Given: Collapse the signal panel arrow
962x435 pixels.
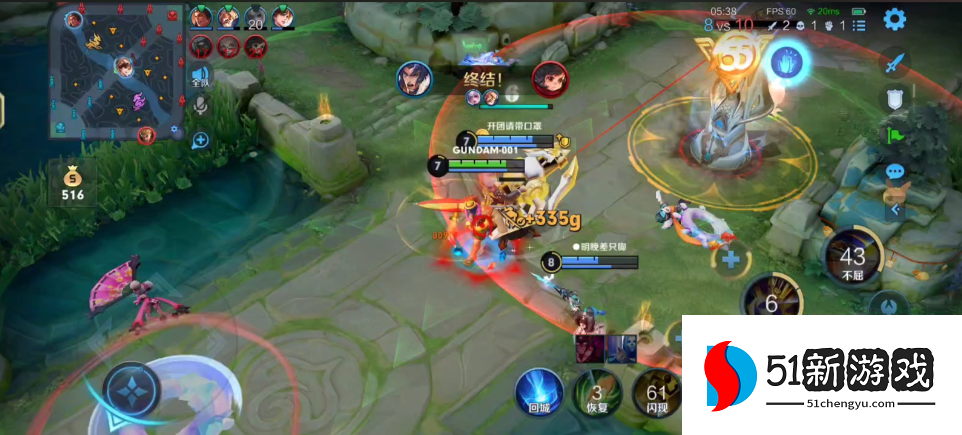Looking at the screenshot, I should point(894,210).
